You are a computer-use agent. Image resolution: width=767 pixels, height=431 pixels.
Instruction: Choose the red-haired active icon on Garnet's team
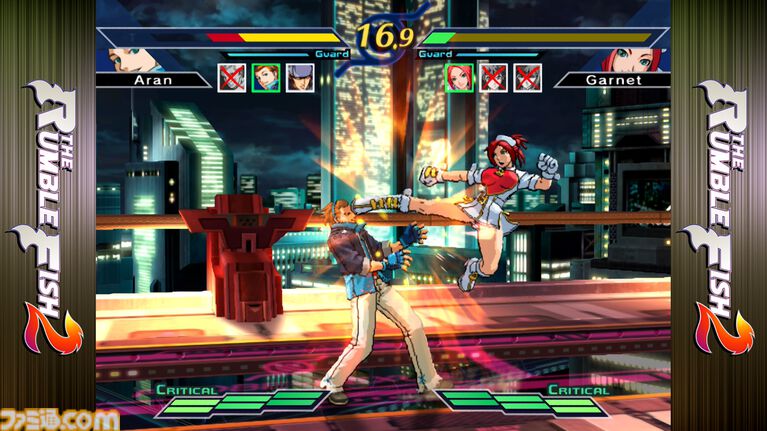(x=459, y=77)
